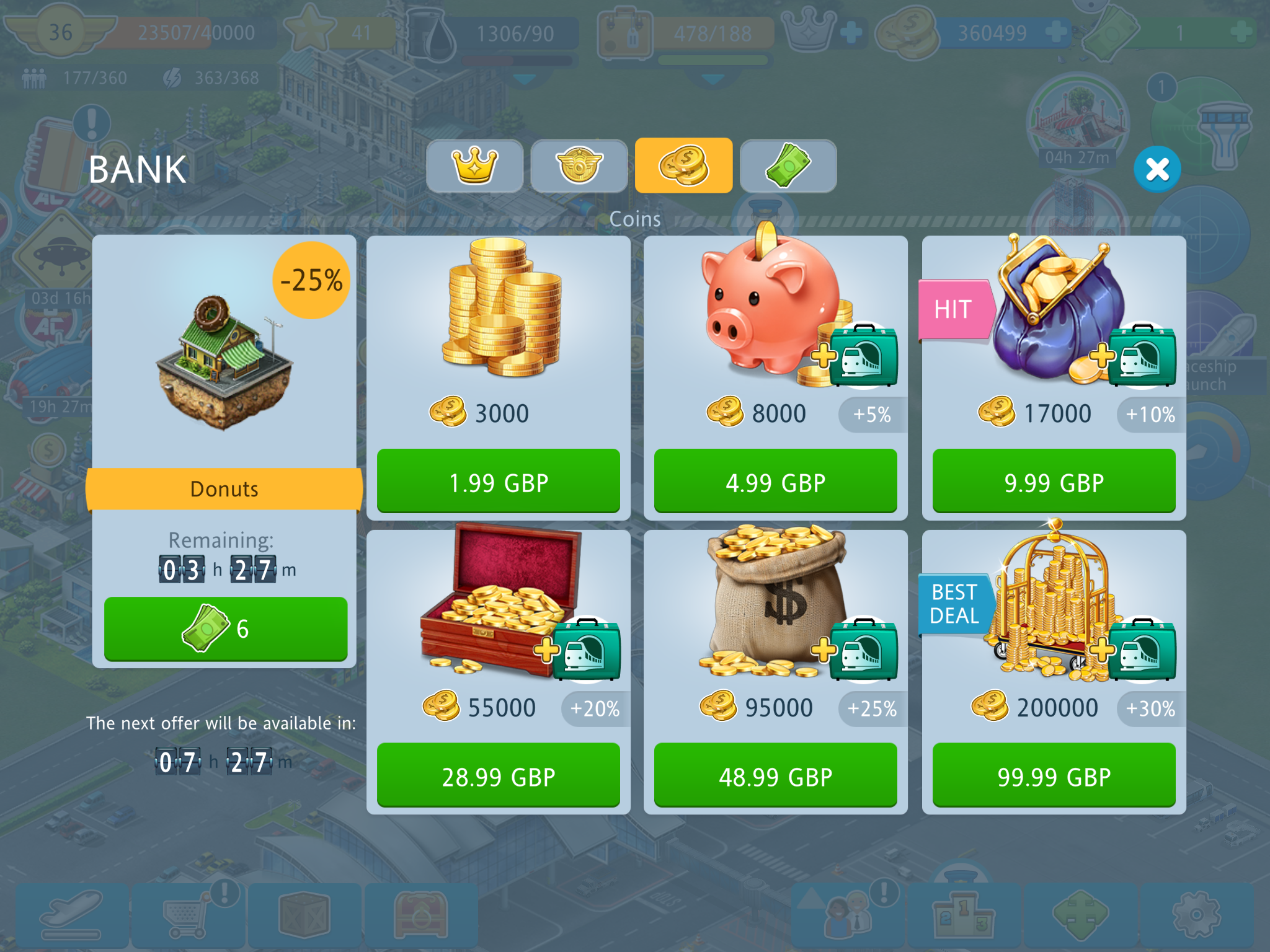The height and width of the screenshot is (952, 1270).
Task: Purchase 8000 coins for 4.99 GBP
Action: click(x=775, y=482)
